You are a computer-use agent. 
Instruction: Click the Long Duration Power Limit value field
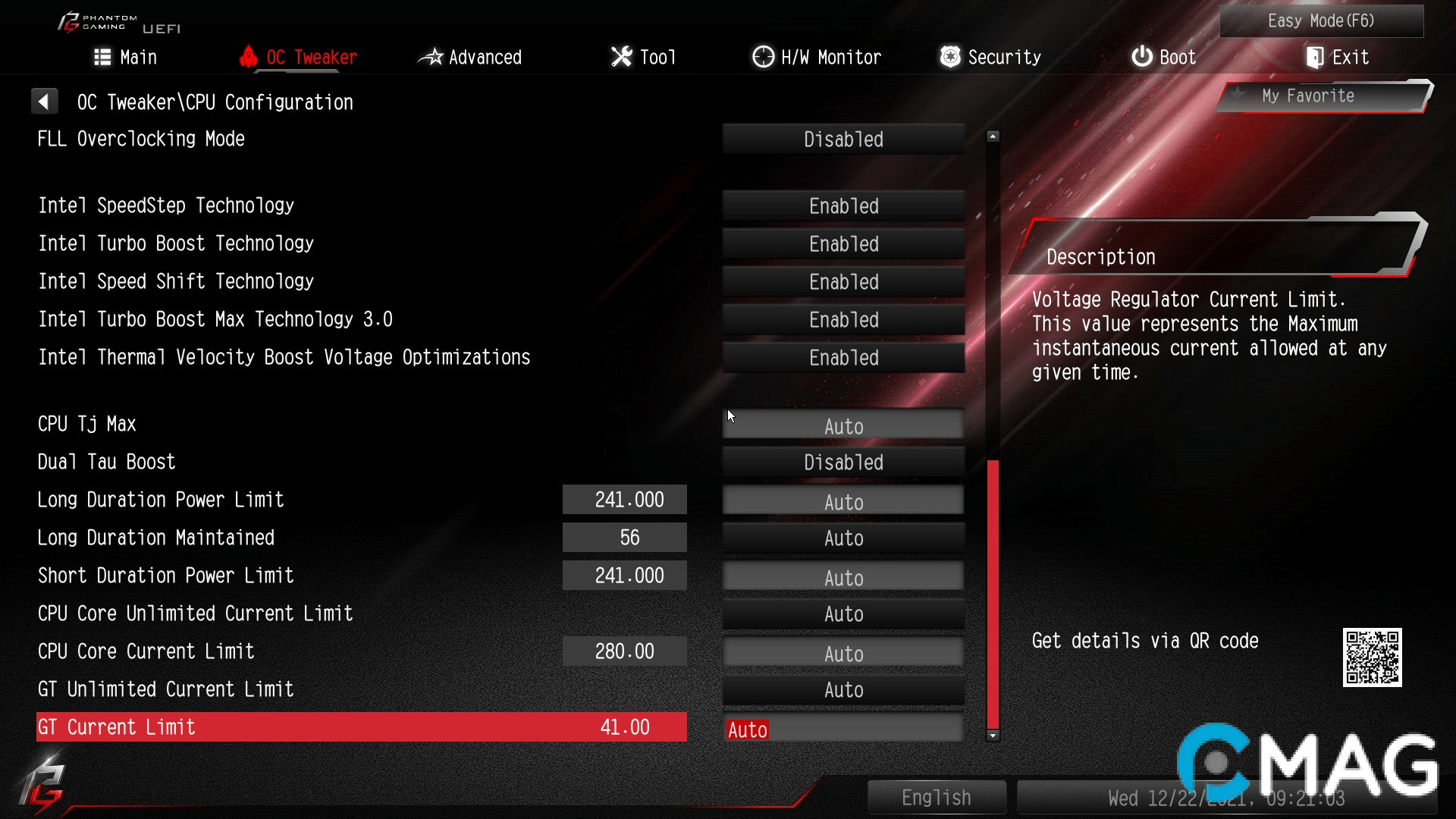click(624, 499)
